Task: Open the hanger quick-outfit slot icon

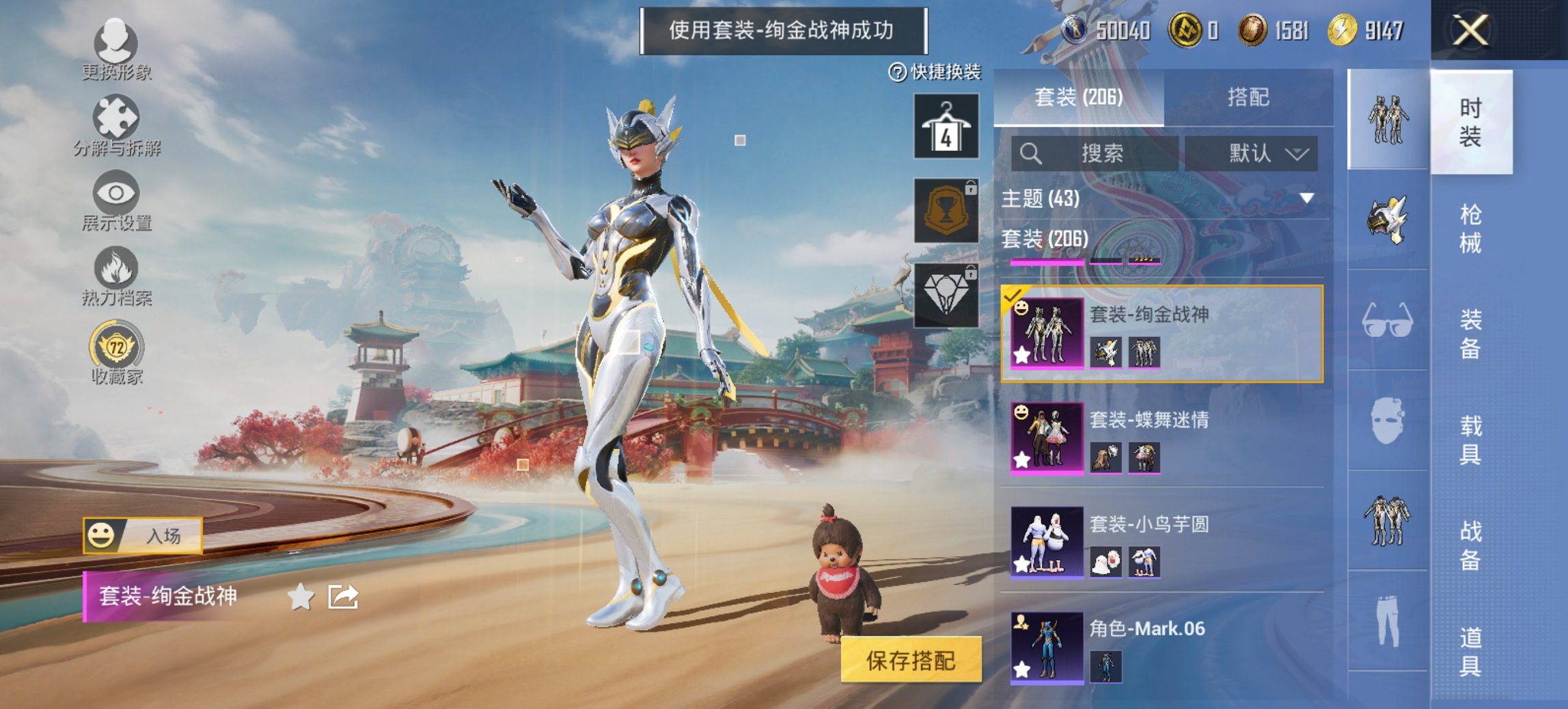Action: tap(946, 126)
